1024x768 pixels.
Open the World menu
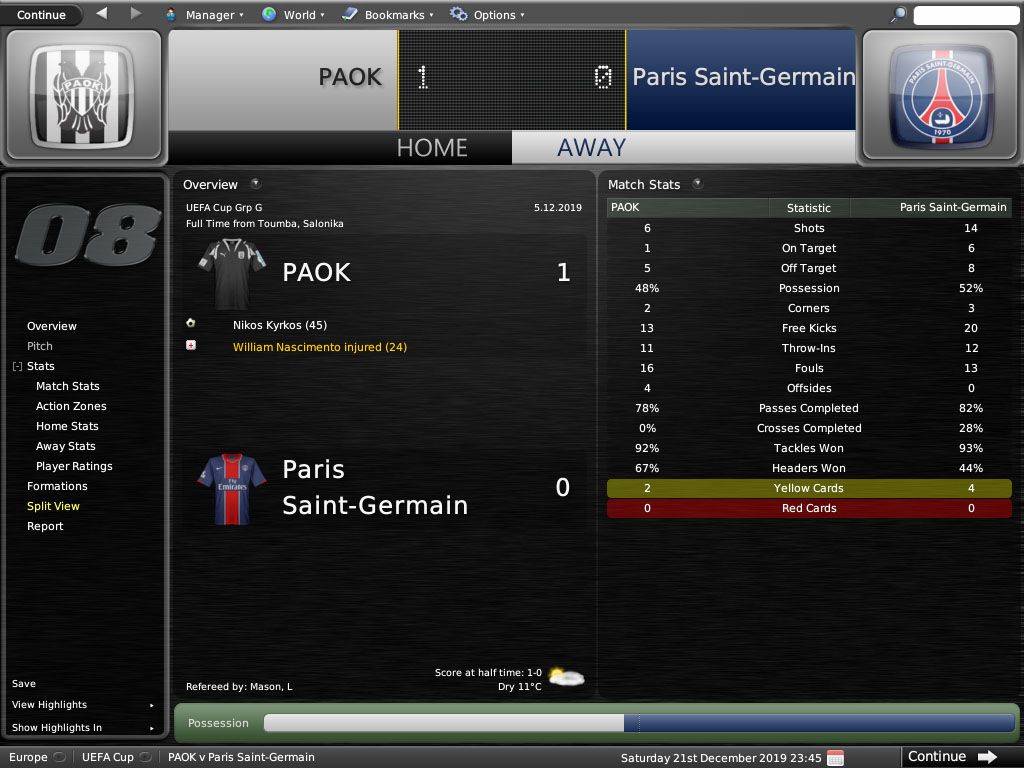click(x=291, y=15)
